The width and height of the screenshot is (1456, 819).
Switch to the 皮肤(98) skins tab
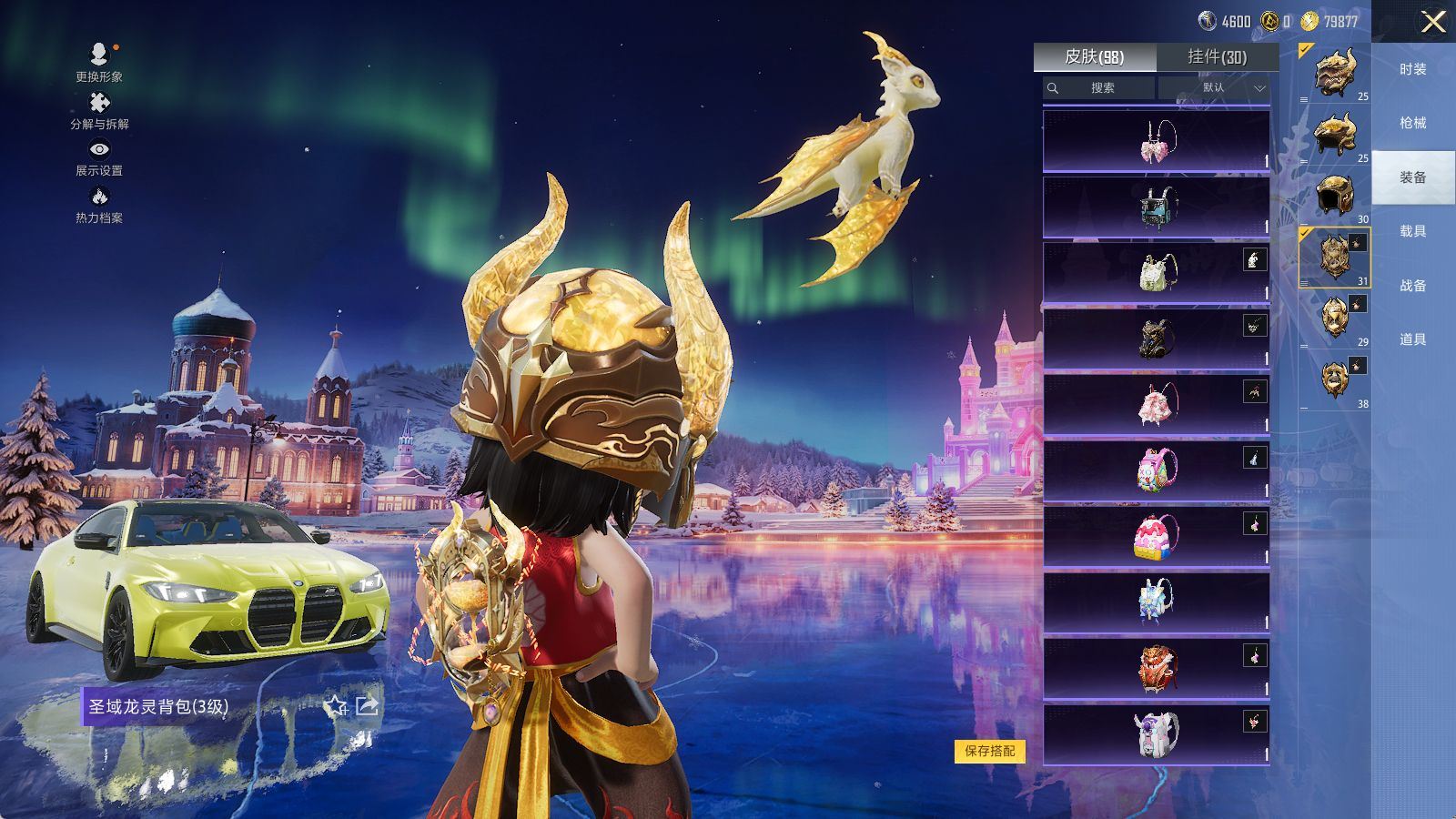[1095, 56]
